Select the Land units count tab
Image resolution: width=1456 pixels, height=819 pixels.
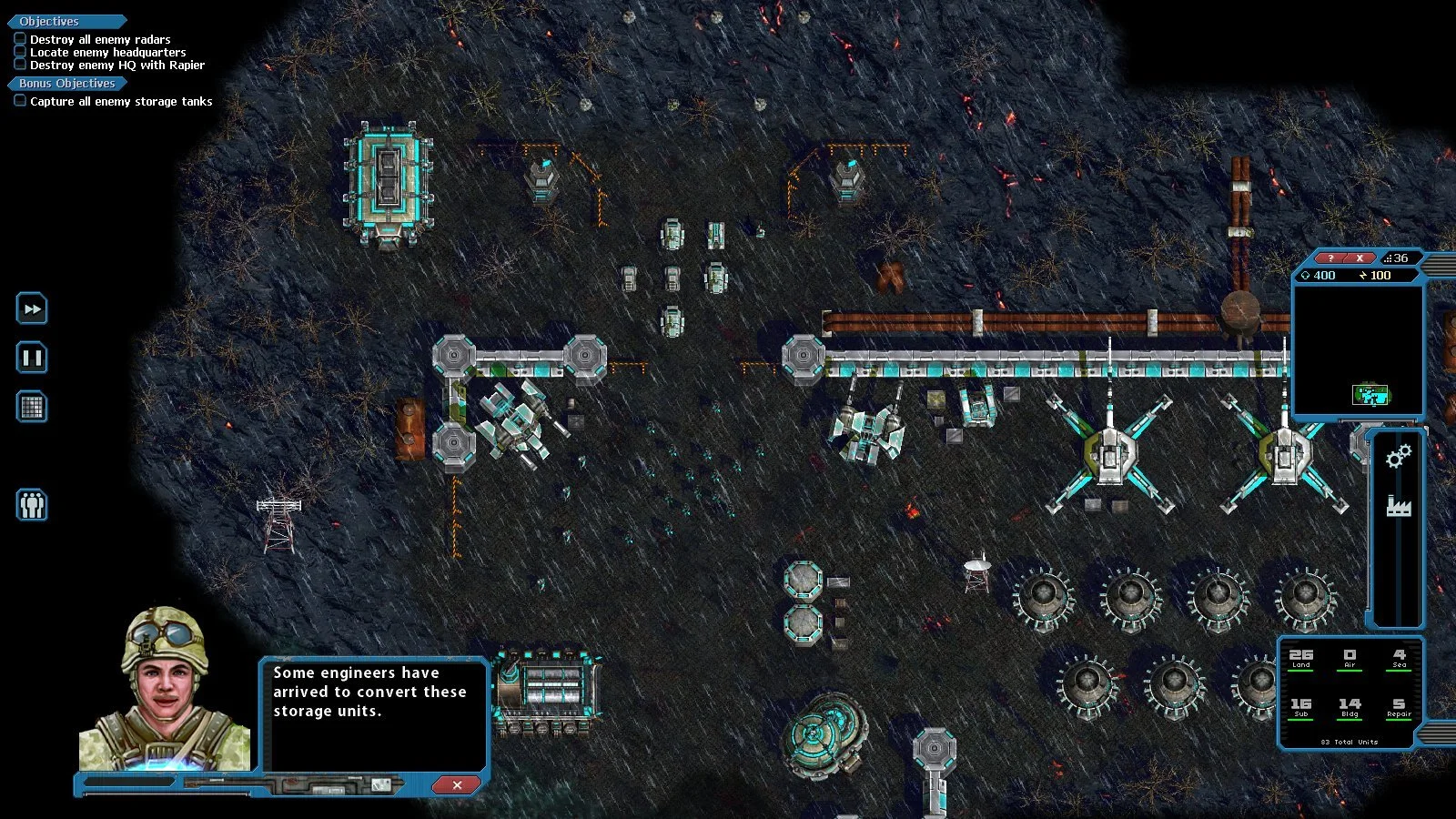[x=1300, y=658]
